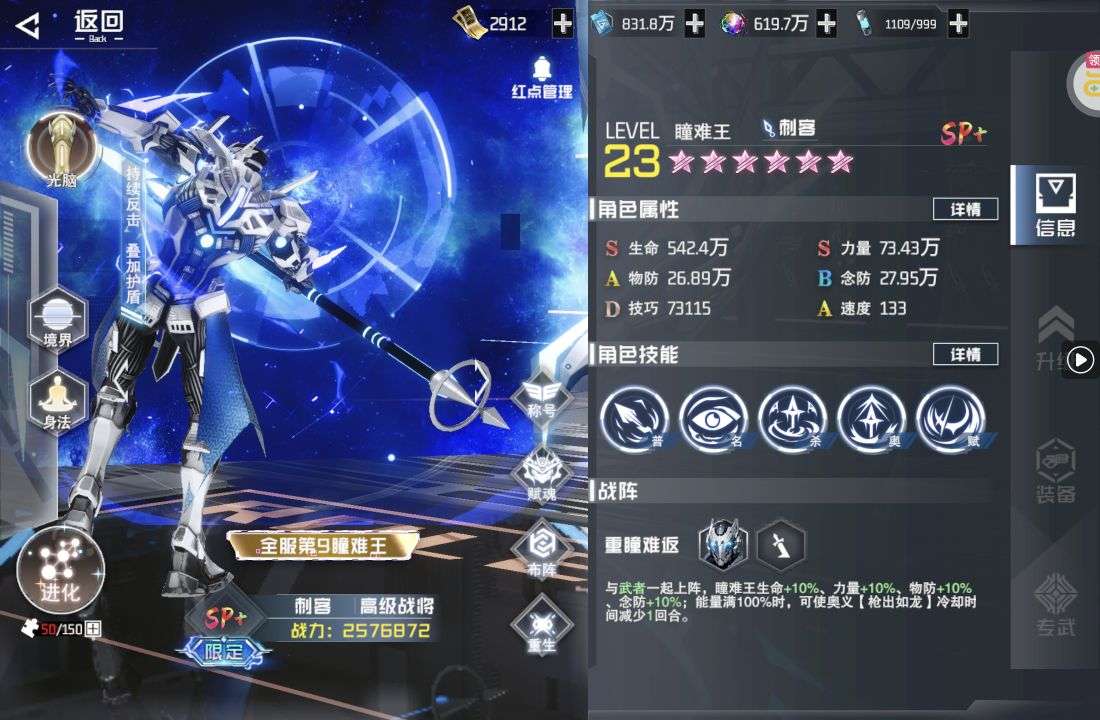Switch to the 装备 equipment tab
Viewport: 1100px width, 720px height.
pyautogui.click(x=1056, y=470)
